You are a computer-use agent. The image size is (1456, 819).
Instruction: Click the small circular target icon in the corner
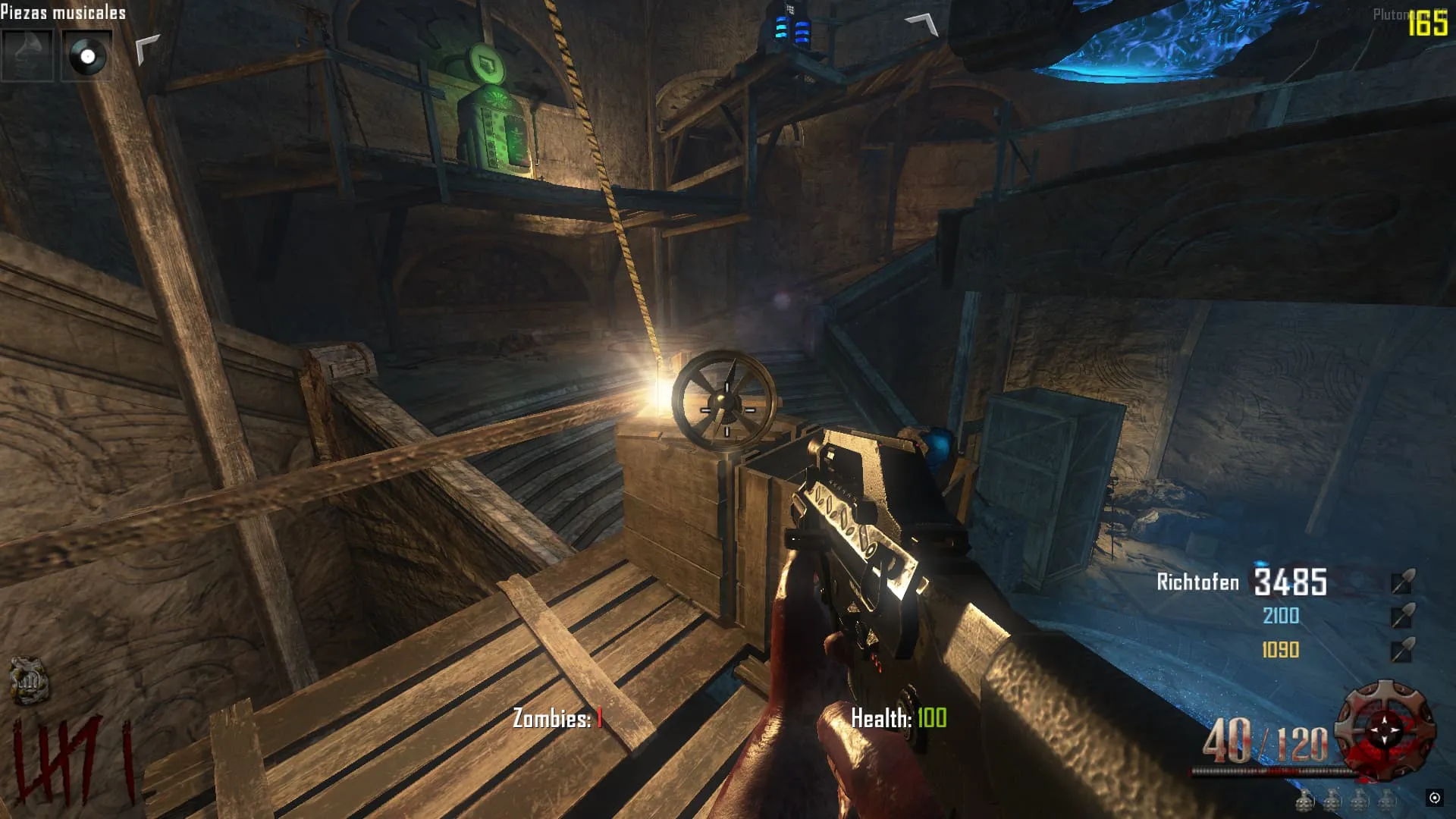1434,797
